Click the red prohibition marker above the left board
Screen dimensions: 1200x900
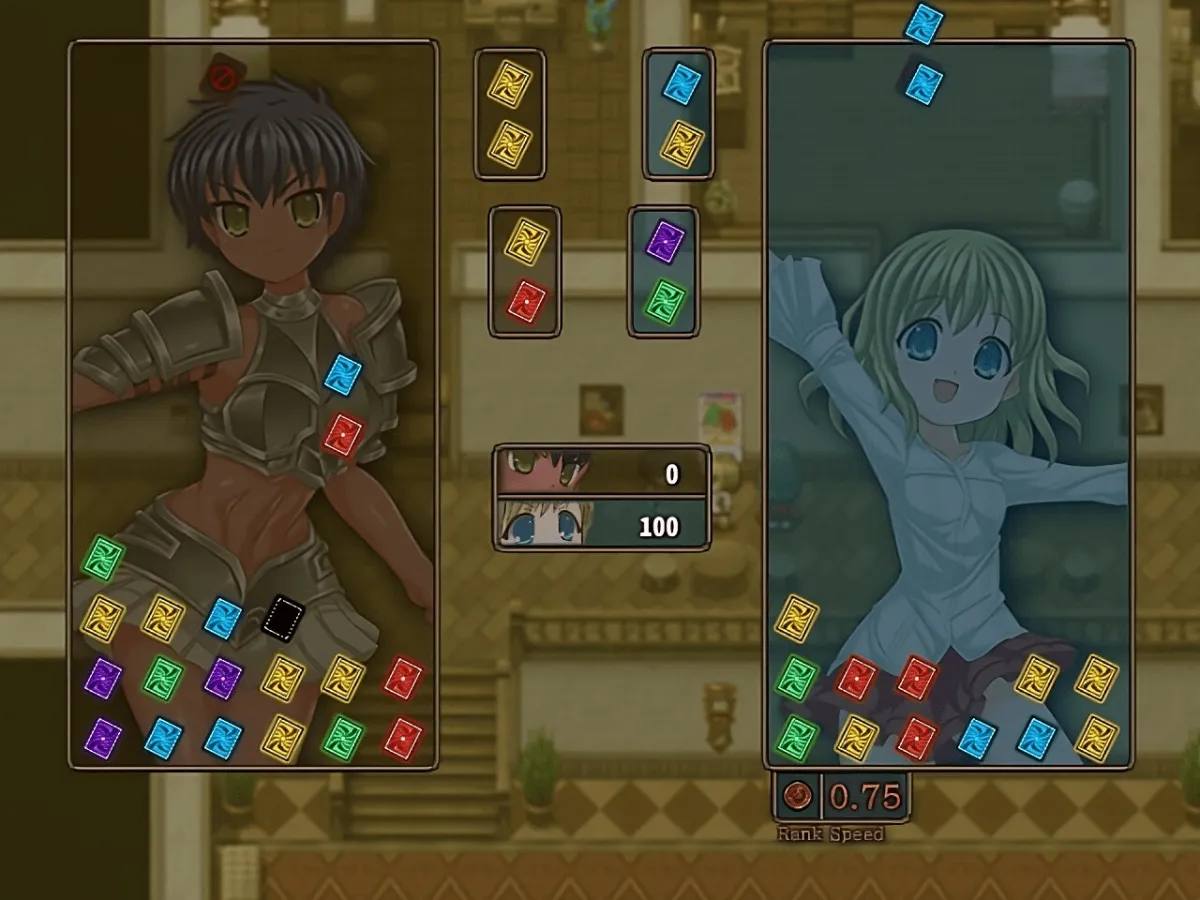pos(223,76)
